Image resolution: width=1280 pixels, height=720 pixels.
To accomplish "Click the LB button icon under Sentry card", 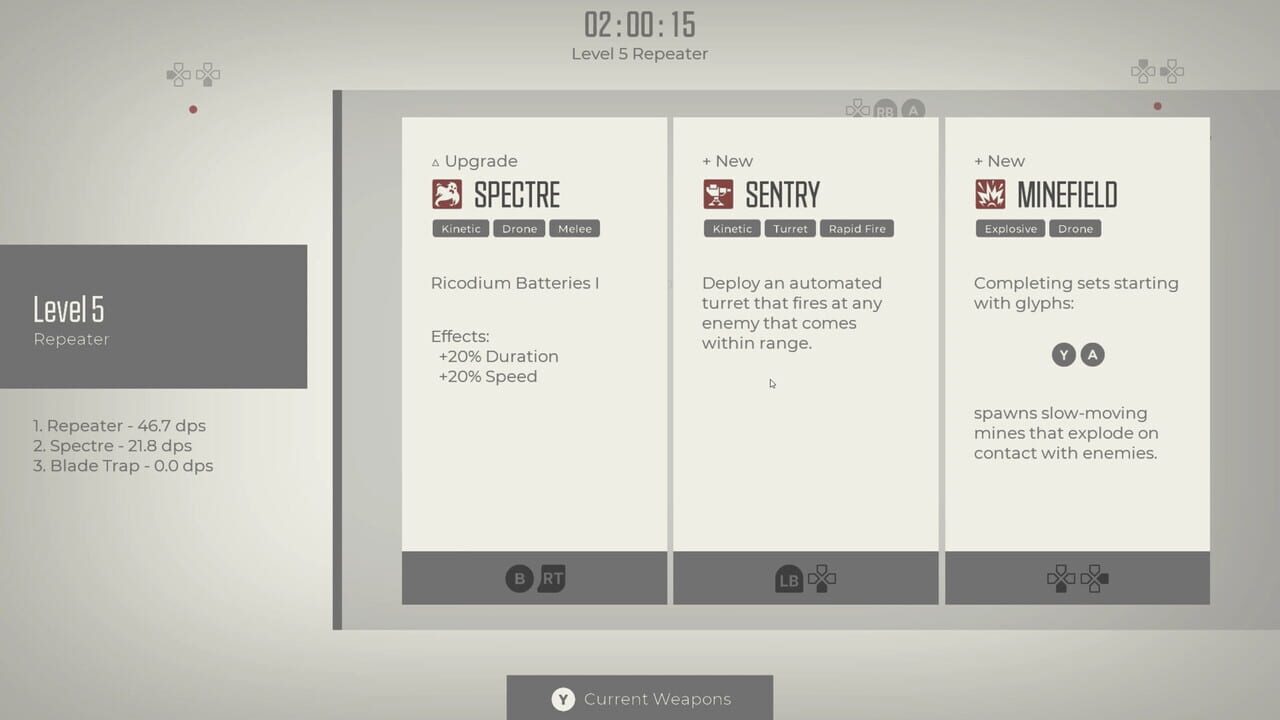I will 789,578.
